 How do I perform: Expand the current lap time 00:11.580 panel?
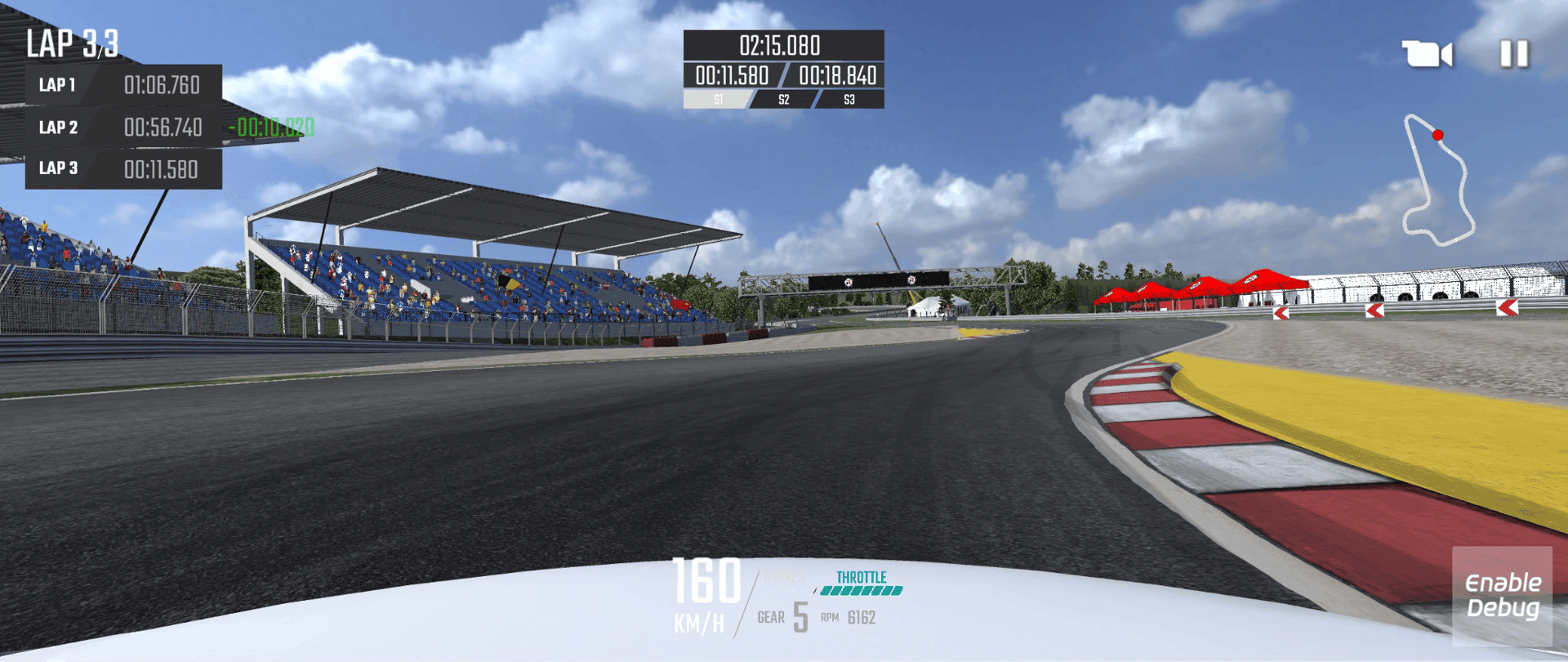point(731,75)
